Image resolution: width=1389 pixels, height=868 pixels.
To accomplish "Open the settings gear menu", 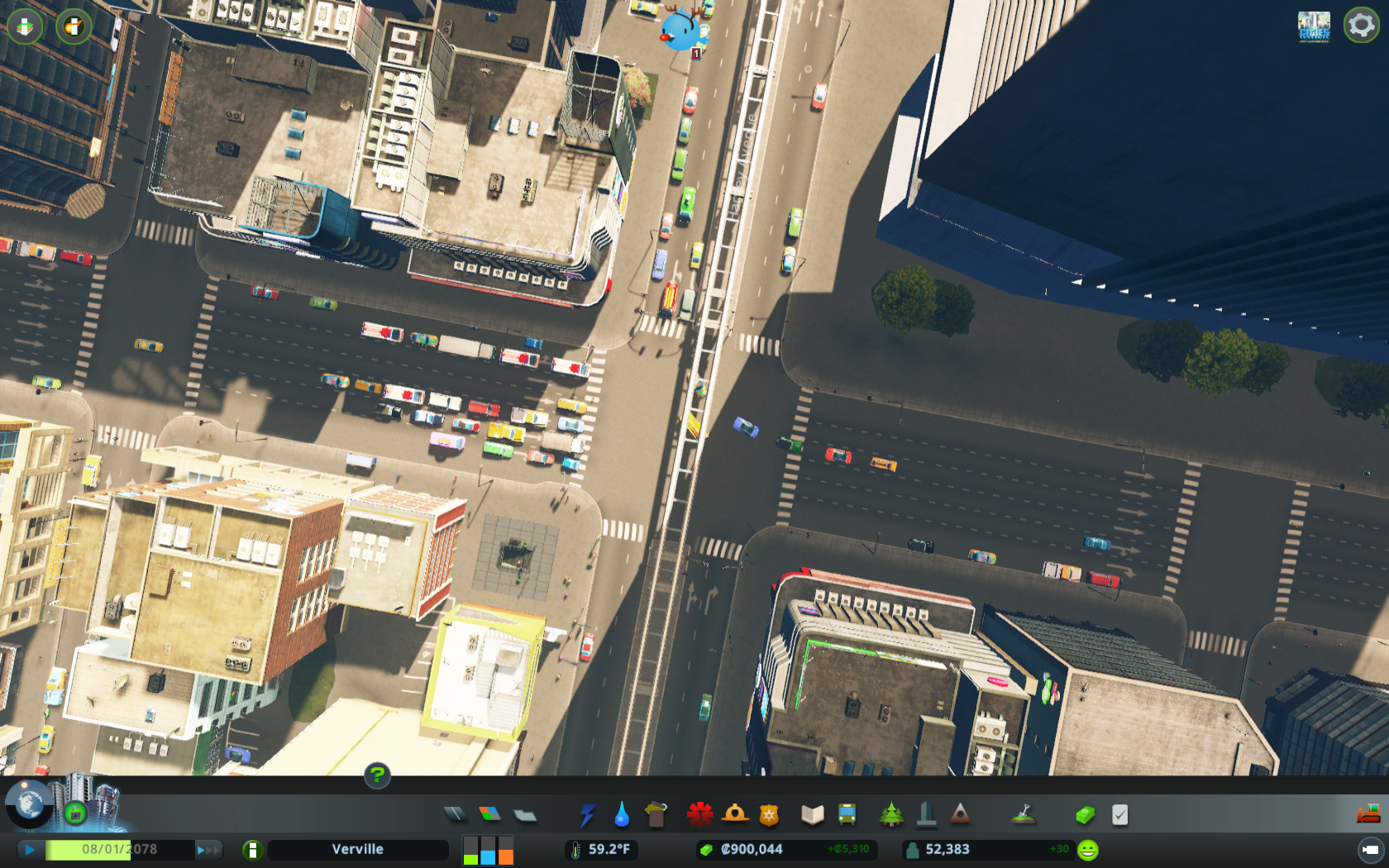I will click(1360, 26).
